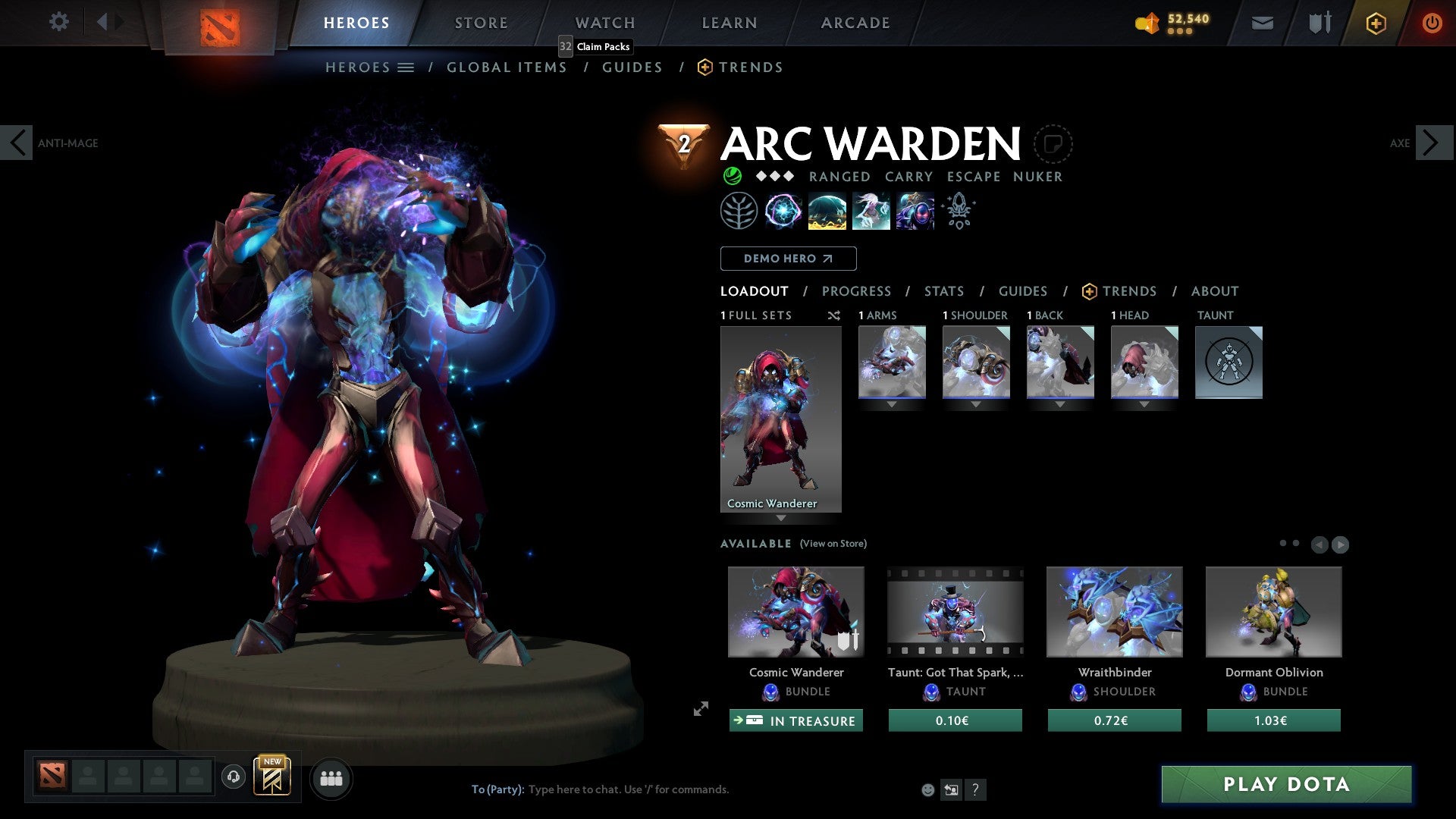This screenshot has height=819, width=1456.
Task: Switch to the PROGRESS tab
Action: pos(857,291)
